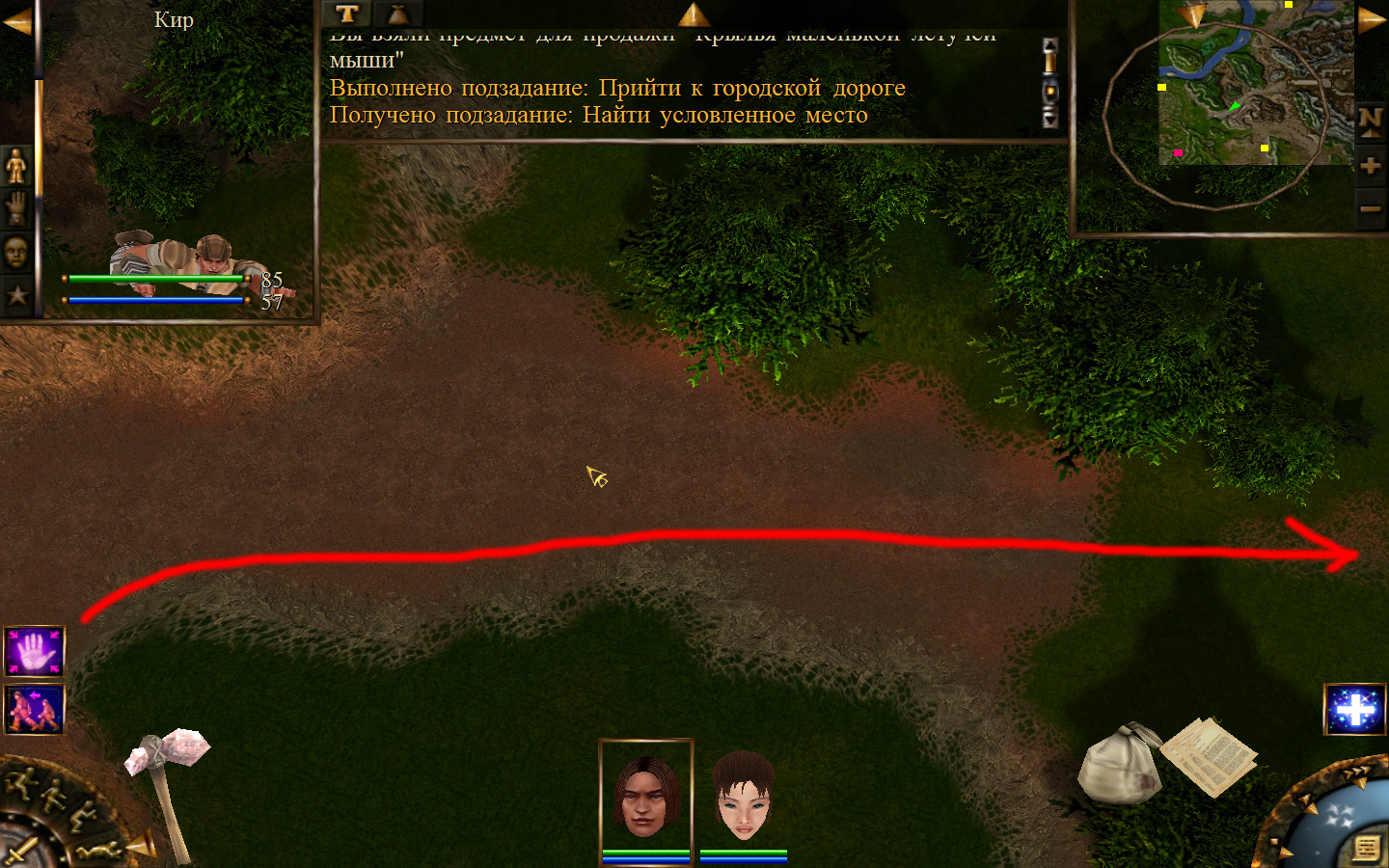Activate the two walking figures follow command
The image size is (1389, 868).
point(35,709)
